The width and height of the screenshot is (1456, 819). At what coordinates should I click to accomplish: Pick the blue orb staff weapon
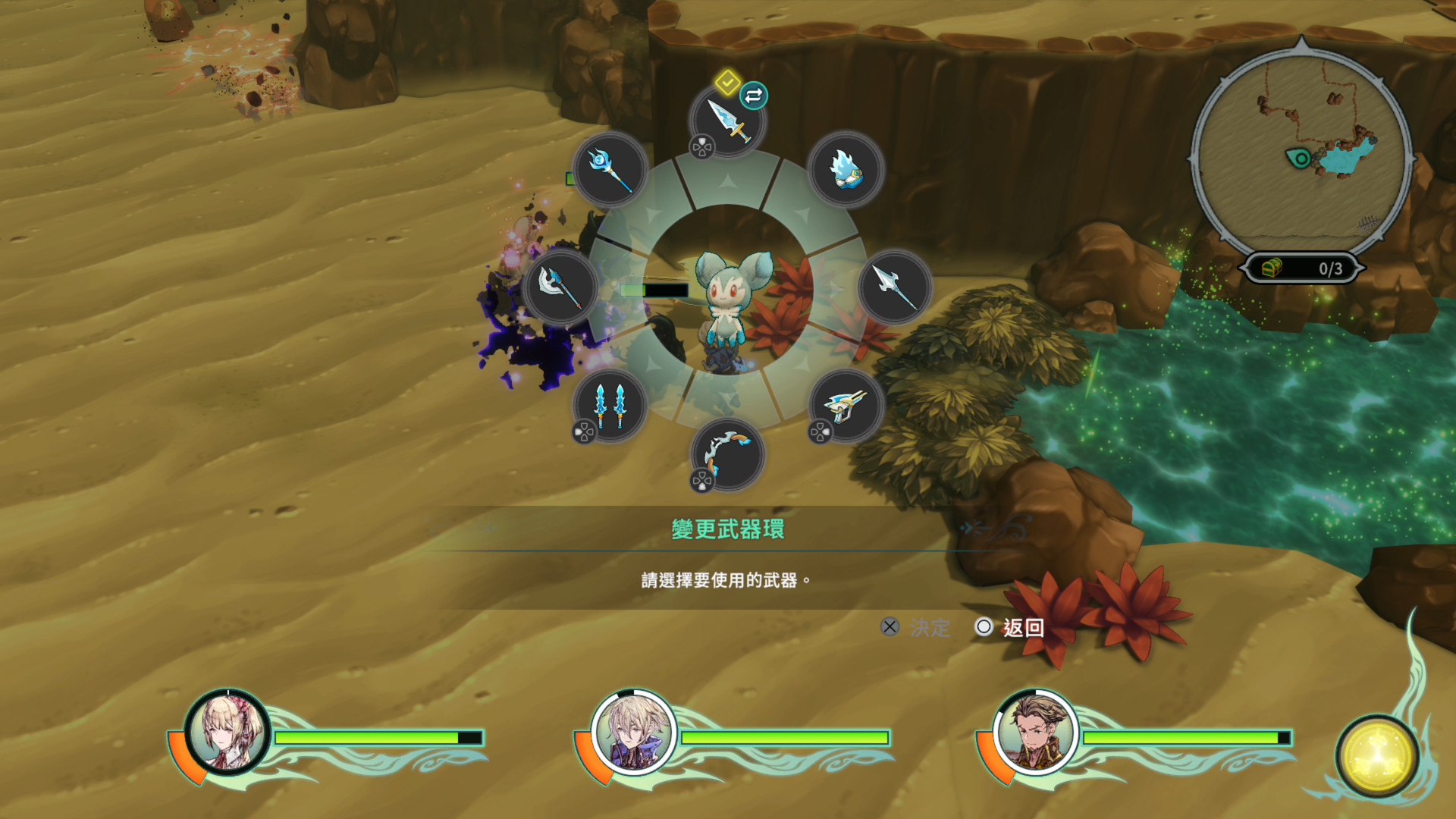click(610, 169)
